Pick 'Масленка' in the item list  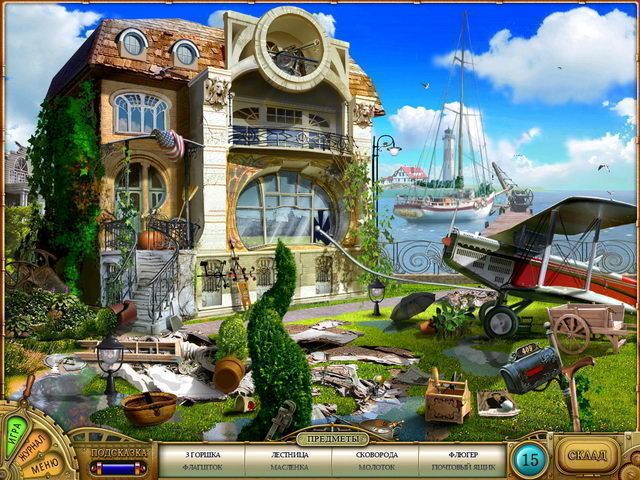[289, 467]
